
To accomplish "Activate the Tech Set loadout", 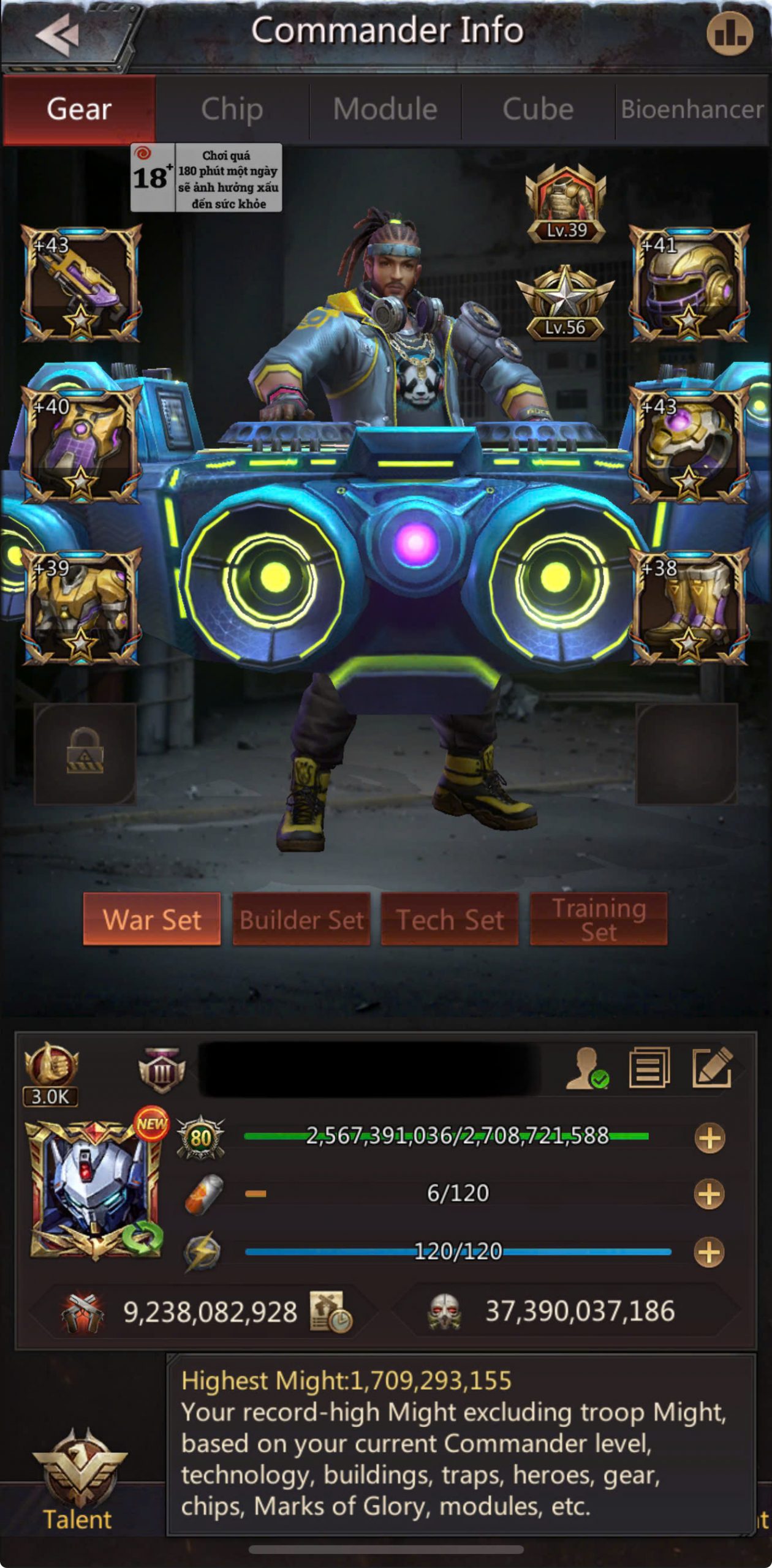I will [450, 919].
